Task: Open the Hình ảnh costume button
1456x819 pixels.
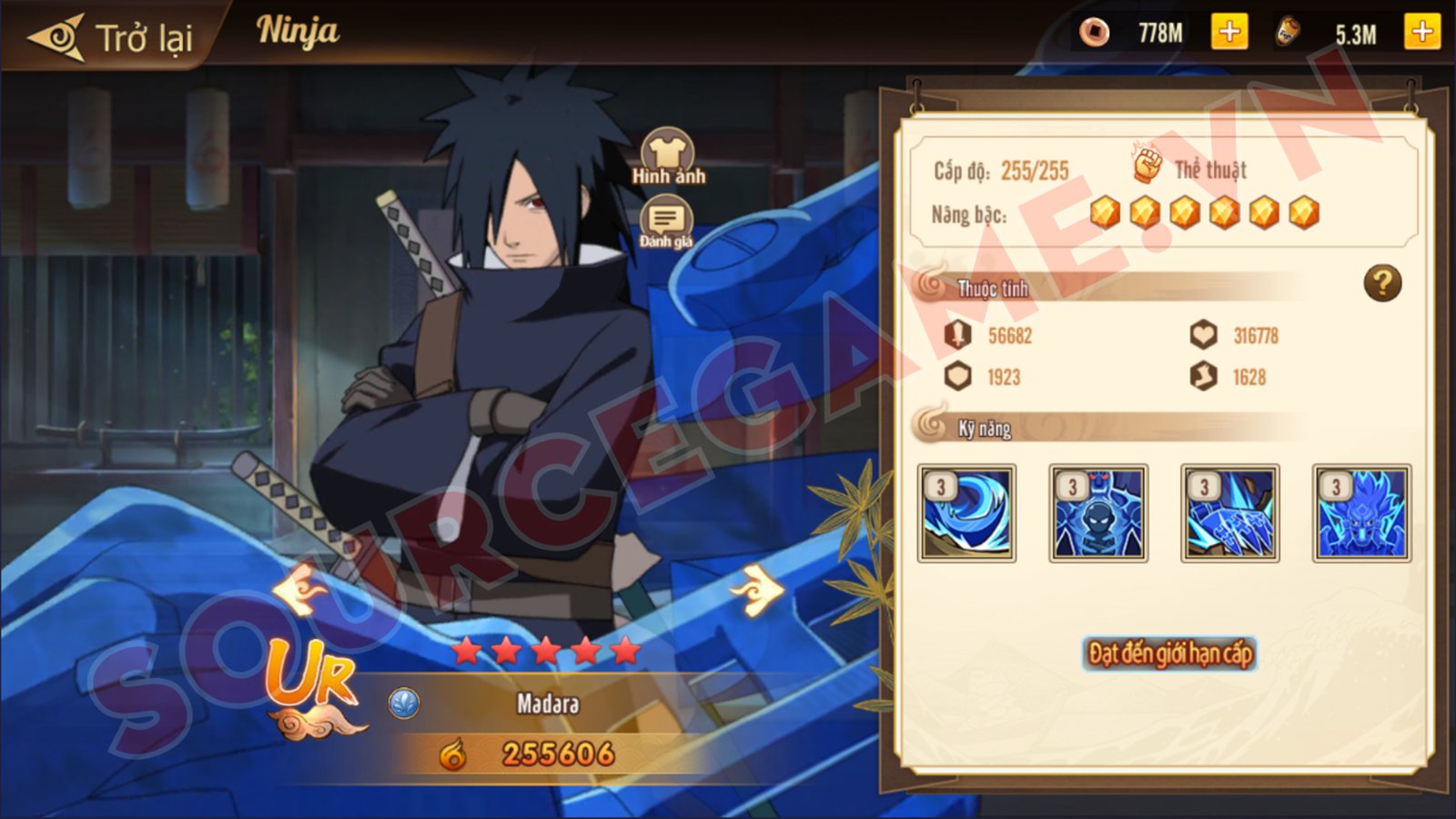Action: 668,156
